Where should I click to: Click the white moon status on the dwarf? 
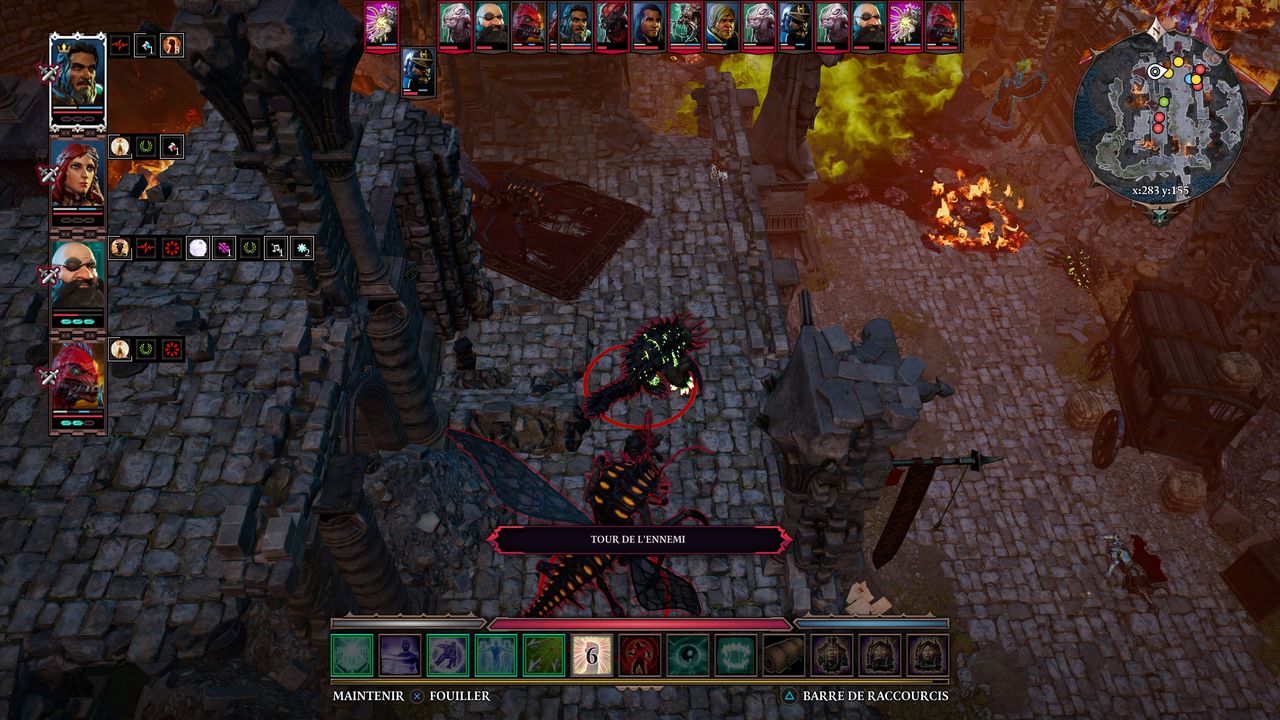[x=198, y=248]
